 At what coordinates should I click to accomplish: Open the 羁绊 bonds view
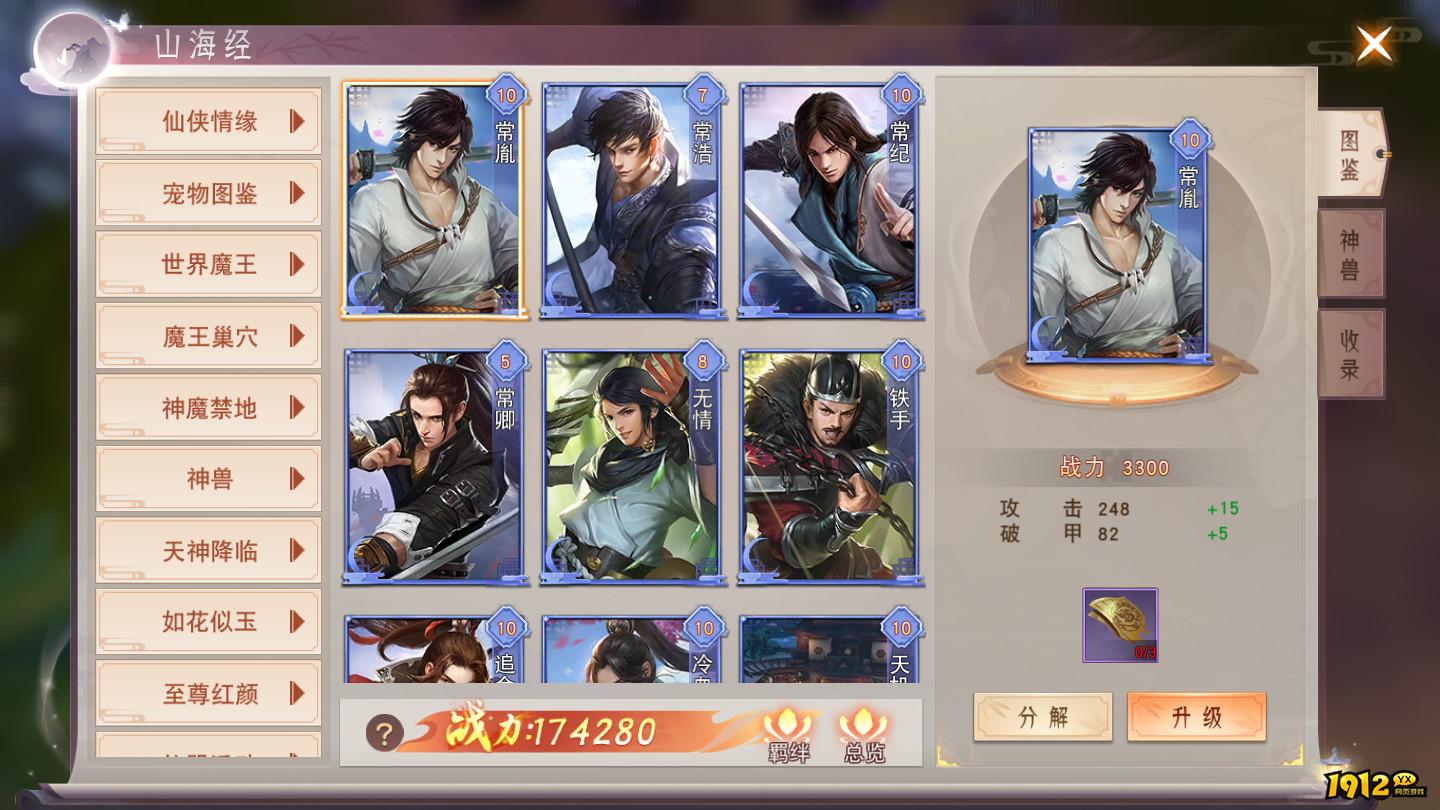click(x=788, y=735)
